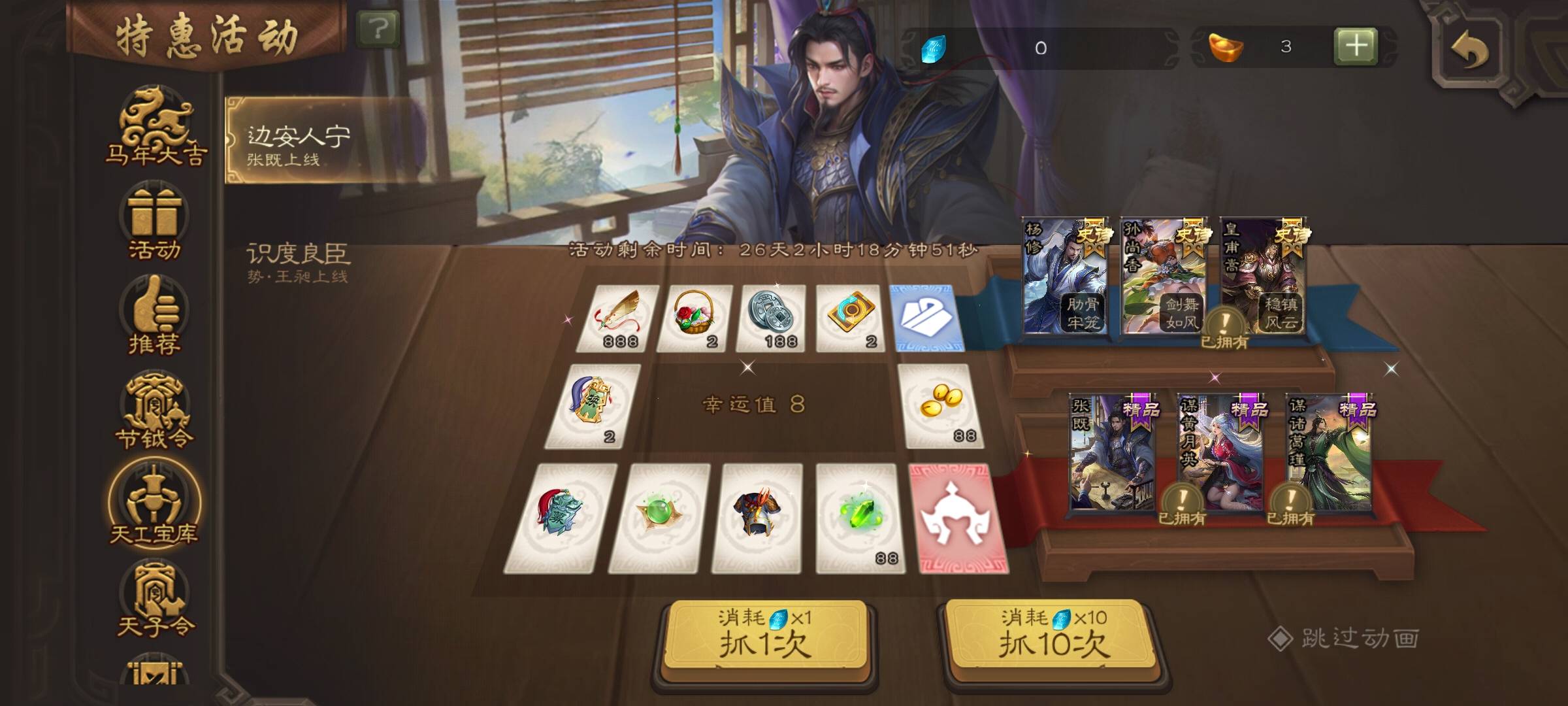This screenshot has height=706, width=1568.
Task: View the 孙尚香 epic hero card
Action: [1163, 276]
